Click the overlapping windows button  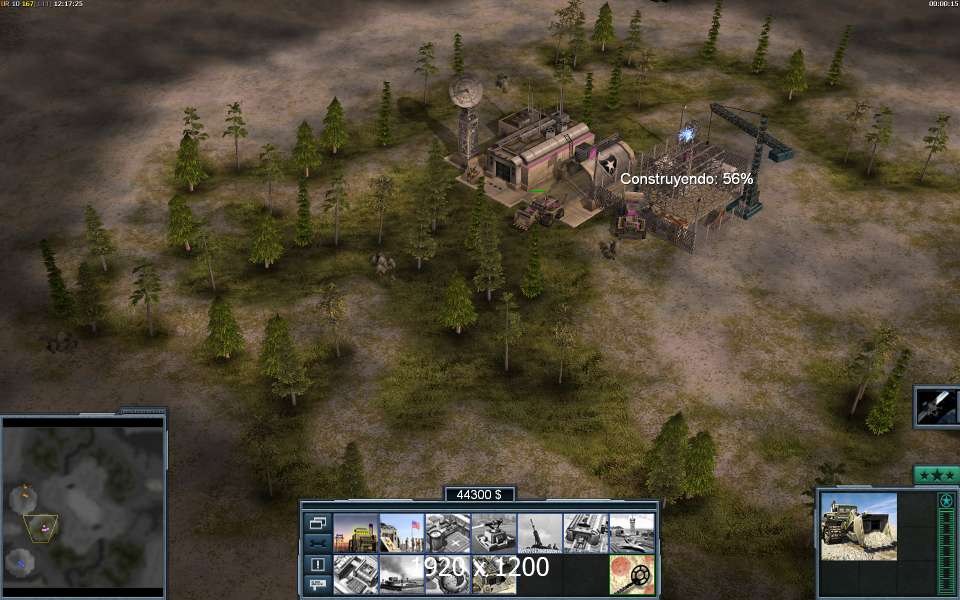[x=317, y=523]
